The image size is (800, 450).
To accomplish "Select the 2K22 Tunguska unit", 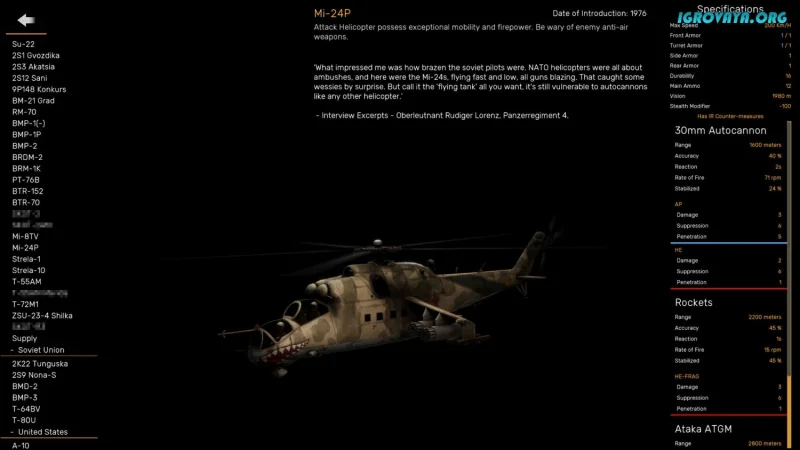I will [39, 364].
